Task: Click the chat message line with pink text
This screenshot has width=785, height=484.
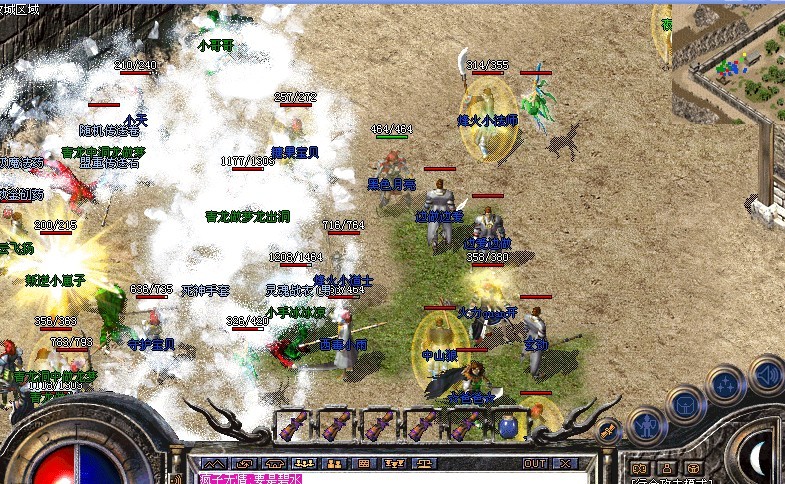Action: (260, 479)
